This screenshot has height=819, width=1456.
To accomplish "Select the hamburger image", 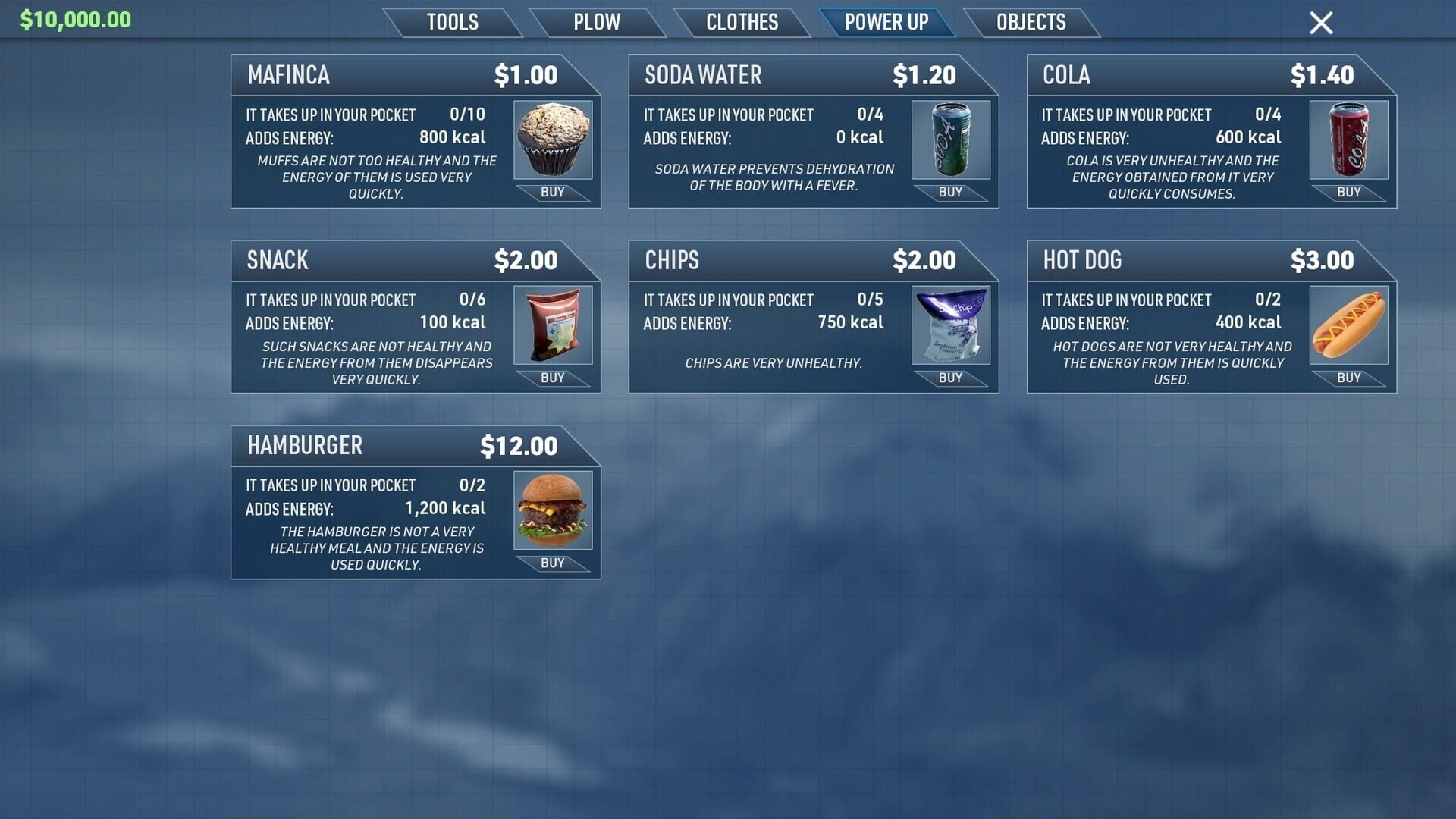I will point(553,510).
